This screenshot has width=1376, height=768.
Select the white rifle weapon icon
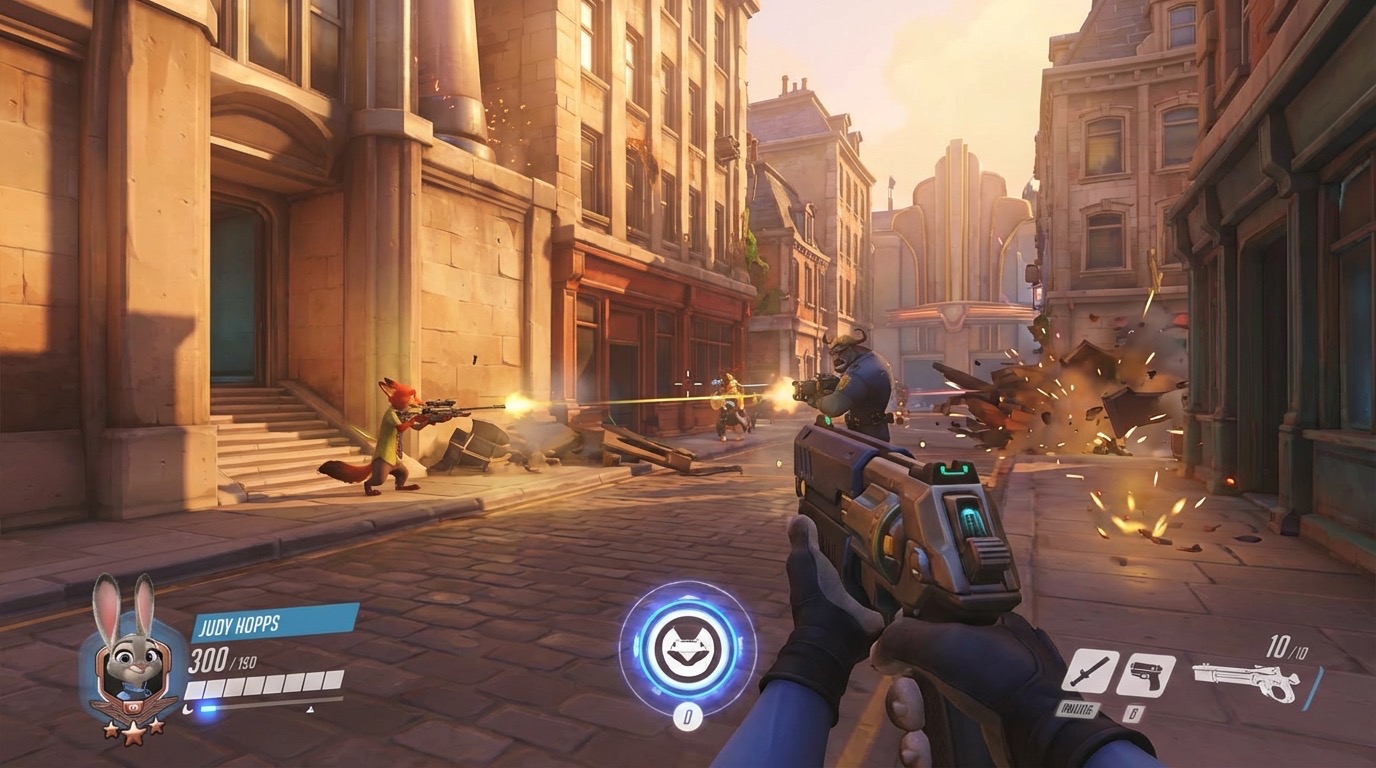1246,681
